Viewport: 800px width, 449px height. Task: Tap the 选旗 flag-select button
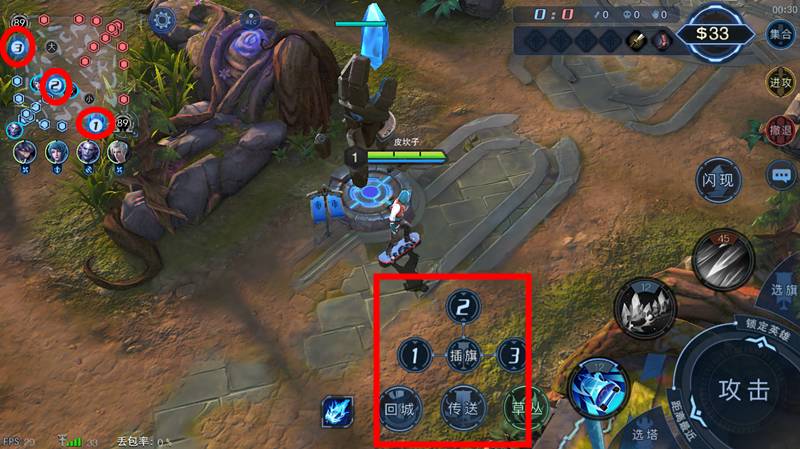point(784,289)
